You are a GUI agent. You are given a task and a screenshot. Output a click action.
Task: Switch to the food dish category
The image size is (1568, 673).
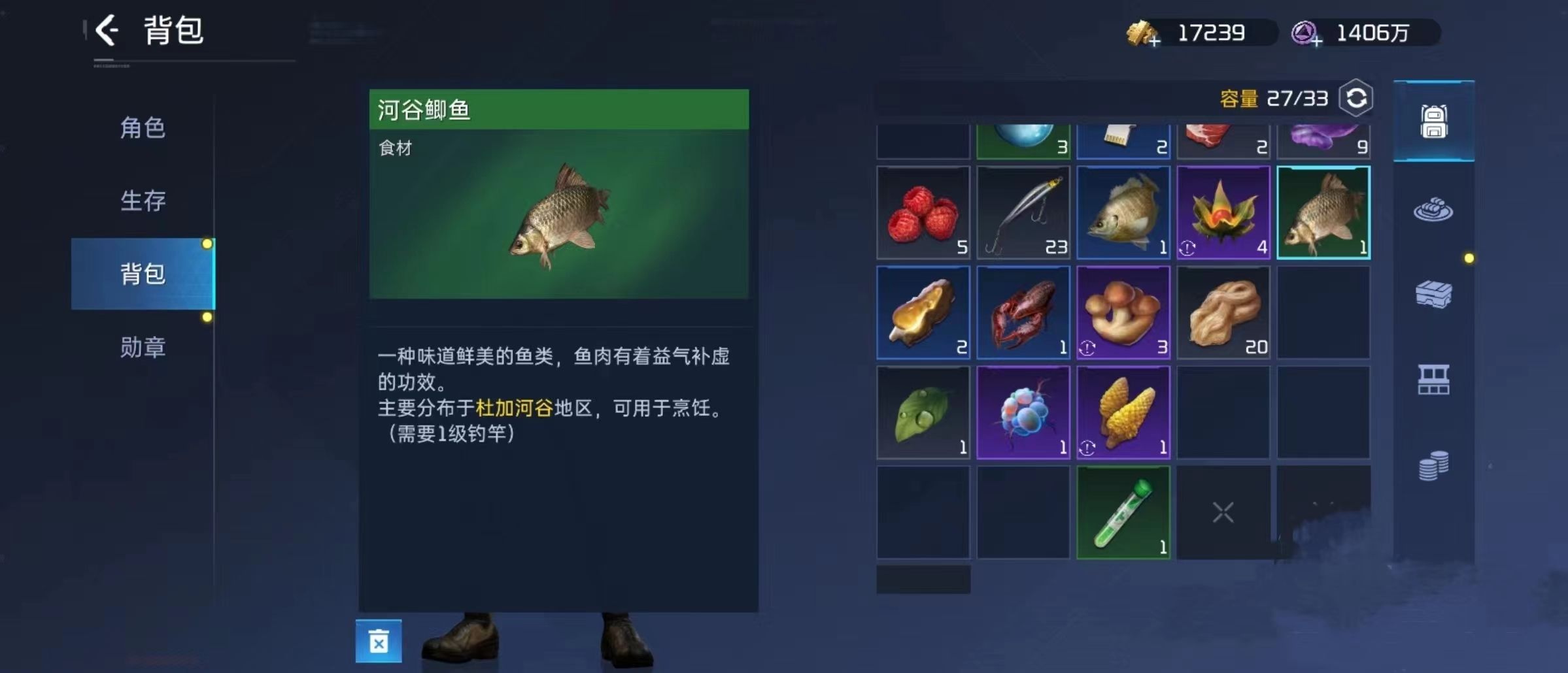[x=1433, y=210]
